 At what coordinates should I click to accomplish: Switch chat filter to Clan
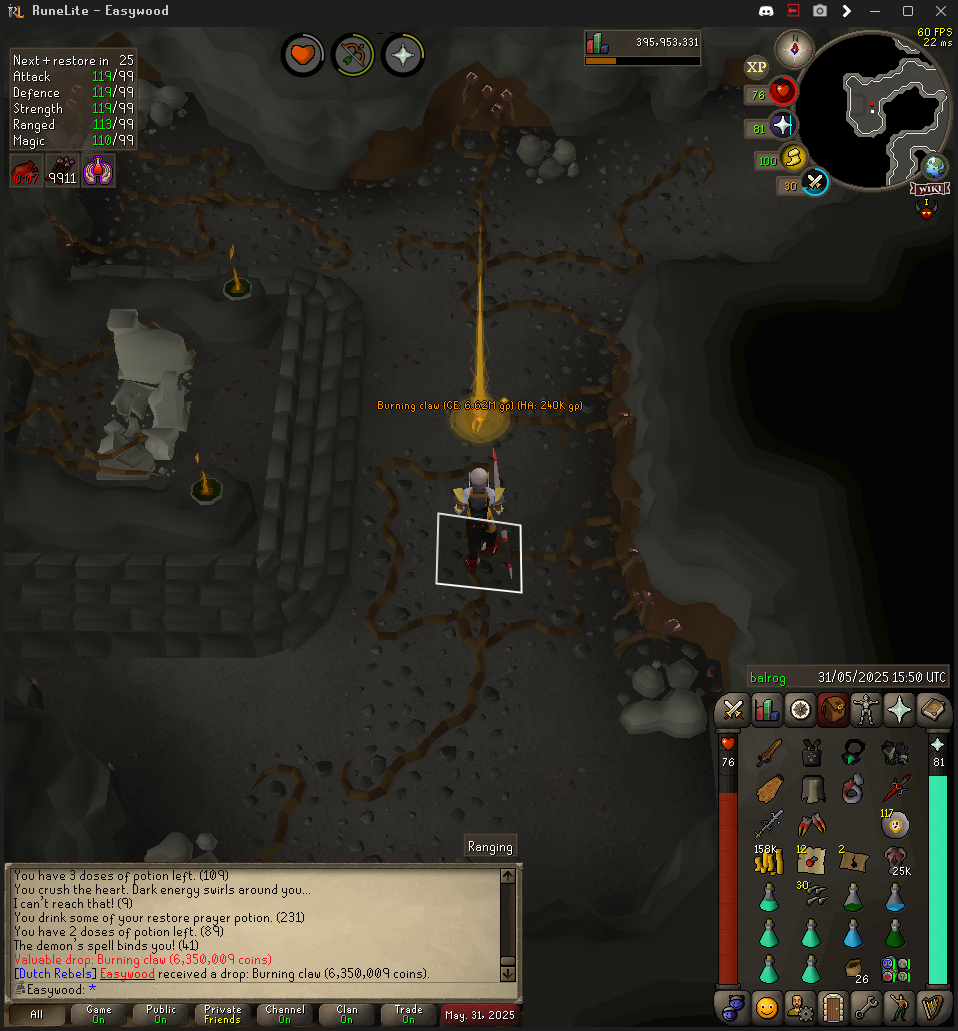[347, 1014]
